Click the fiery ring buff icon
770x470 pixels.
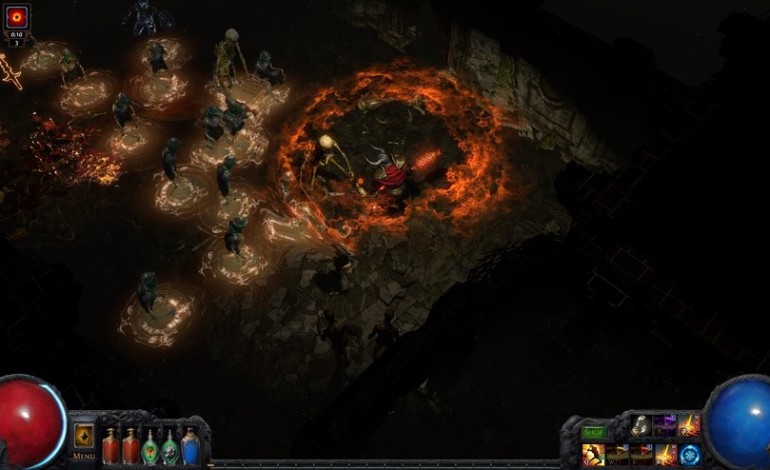tap(17, 17)
